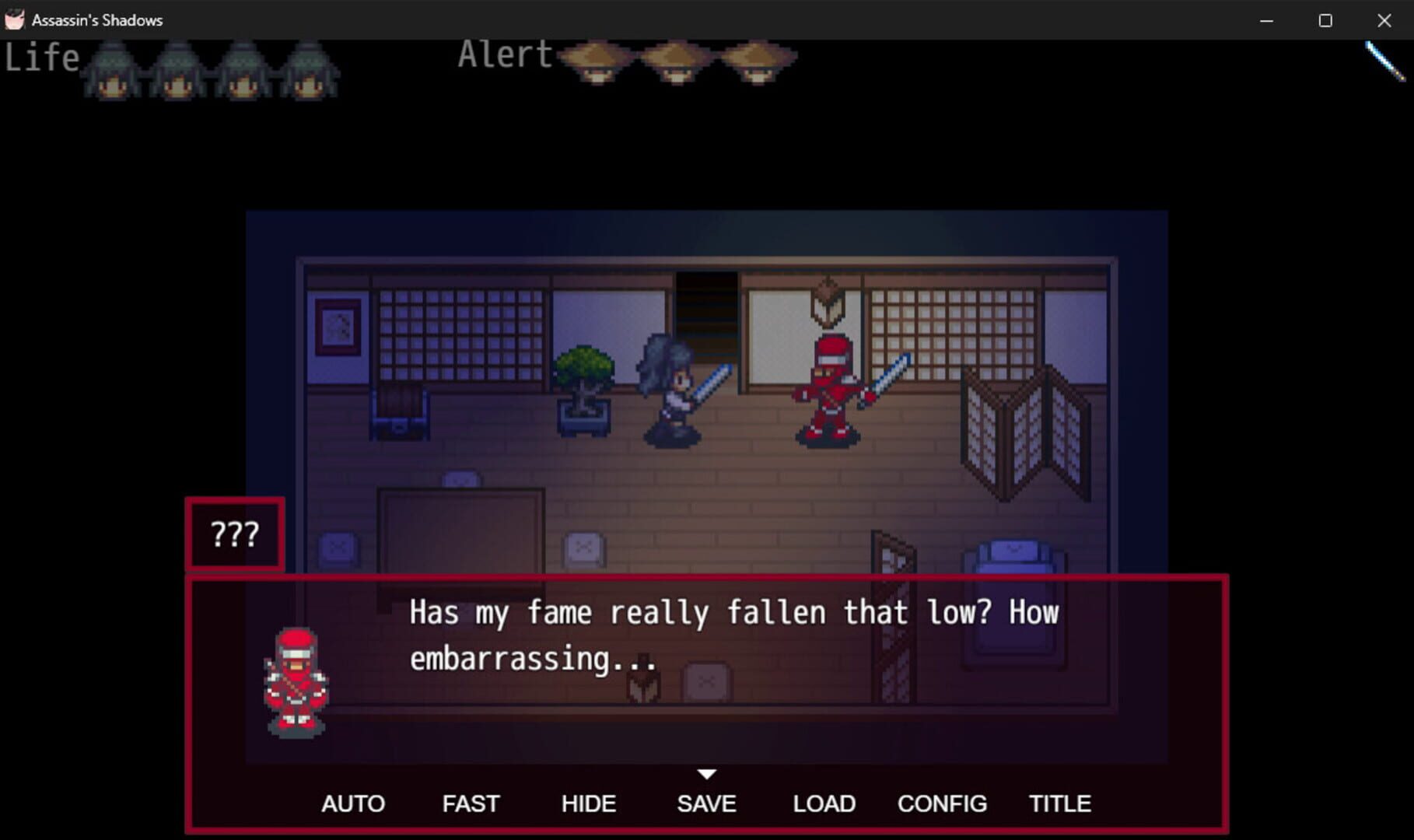
Task: Open the LOAD menu
Action: [824, 803]
